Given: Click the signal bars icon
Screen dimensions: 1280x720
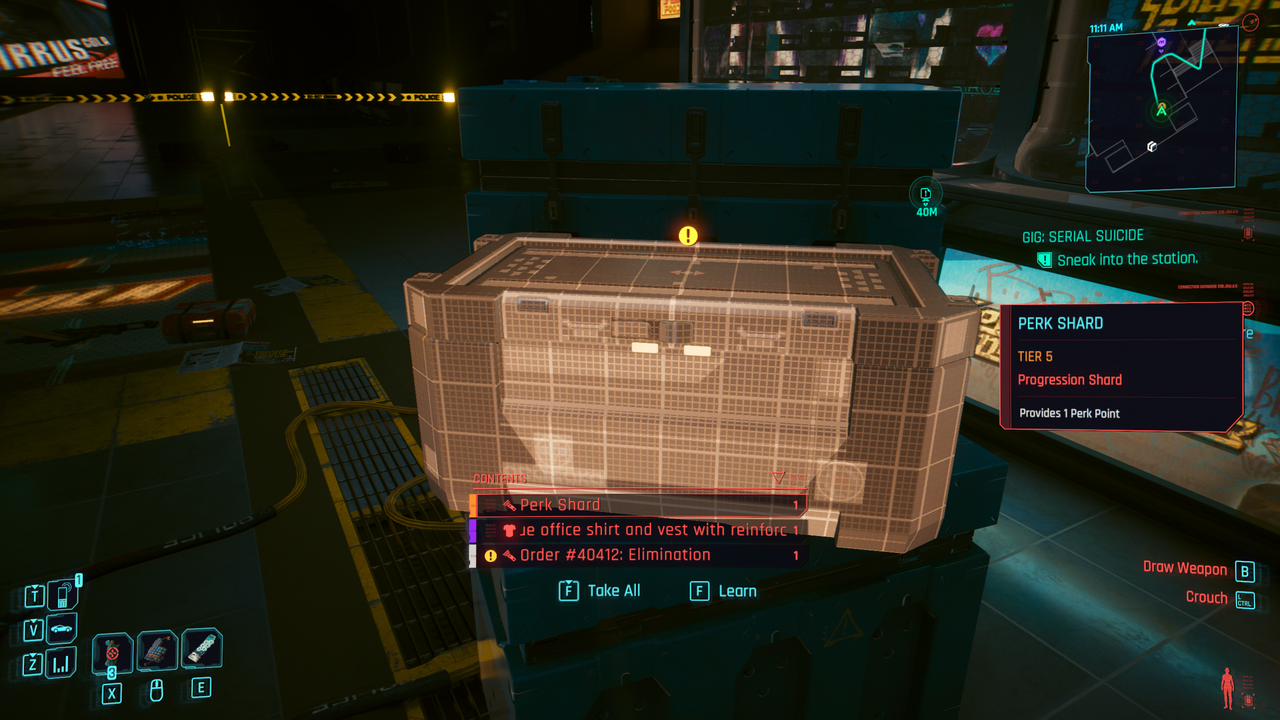Looking at the screenshot, I should [x=62, y=662].
